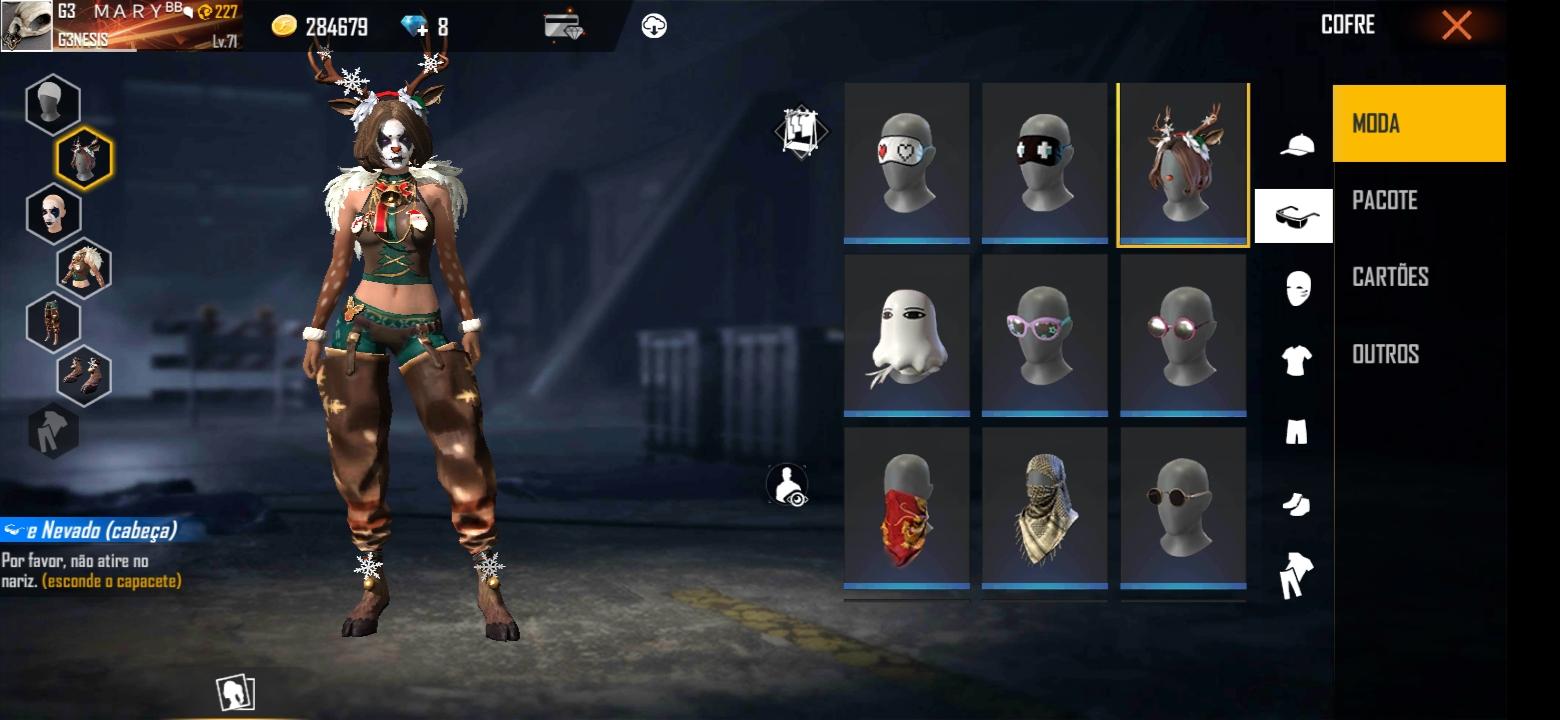This screenshot has height=720, width=1560.
Task: Click the diamonds currency icon
Action: click(x=414, y=27)
